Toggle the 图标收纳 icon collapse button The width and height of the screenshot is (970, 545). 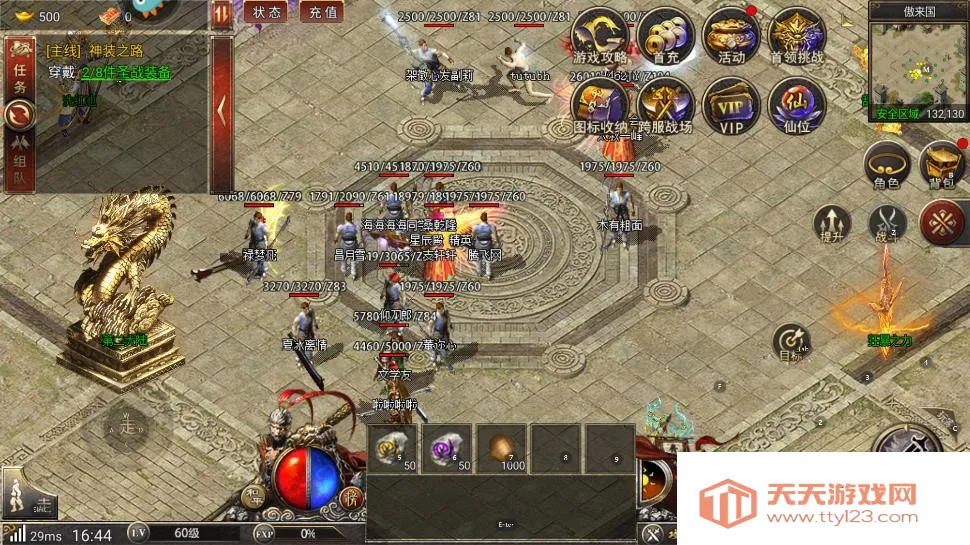coord(600,104)
